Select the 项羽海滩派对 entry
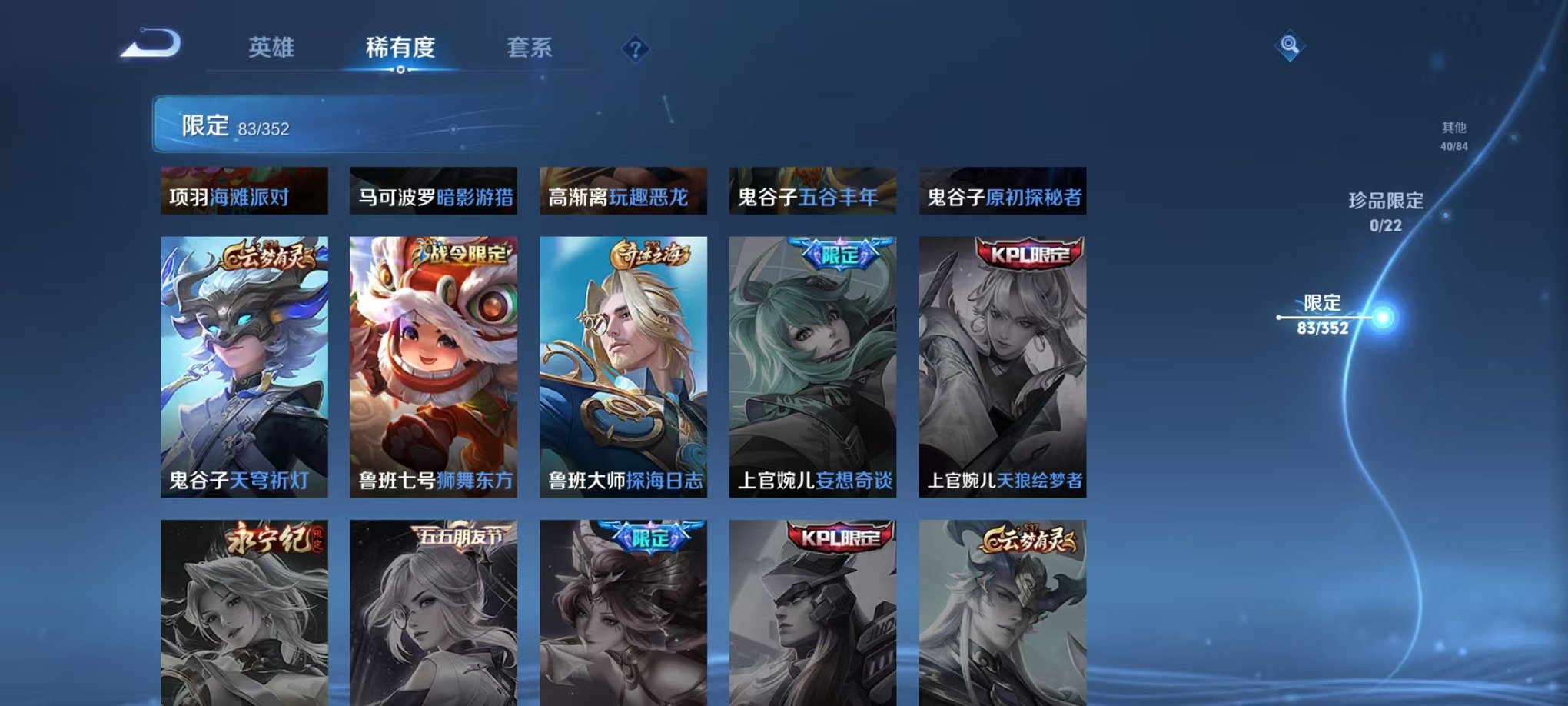1568x706 pixels. pos(242,195)
